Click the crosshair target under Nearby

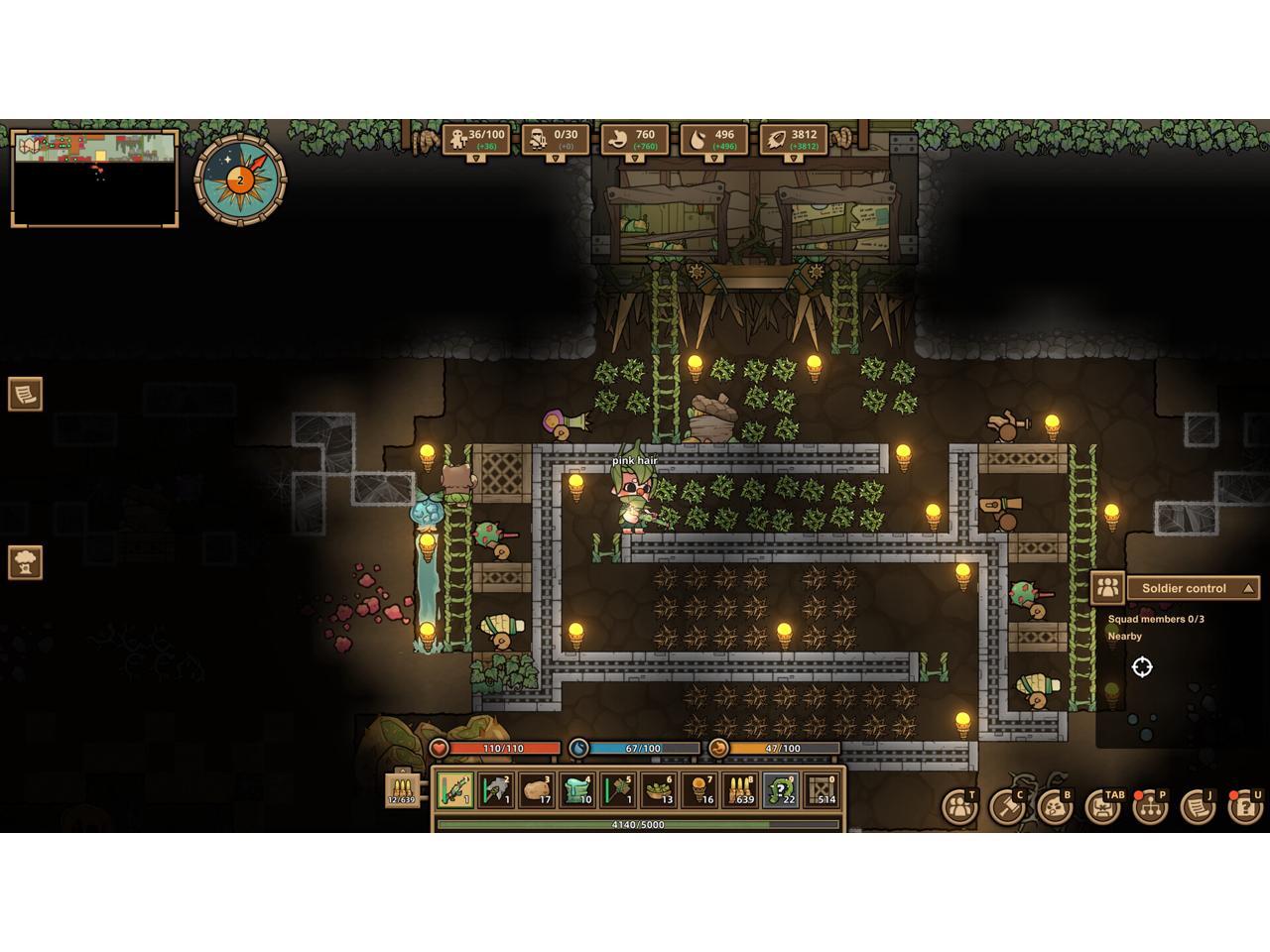point(1142,667)
